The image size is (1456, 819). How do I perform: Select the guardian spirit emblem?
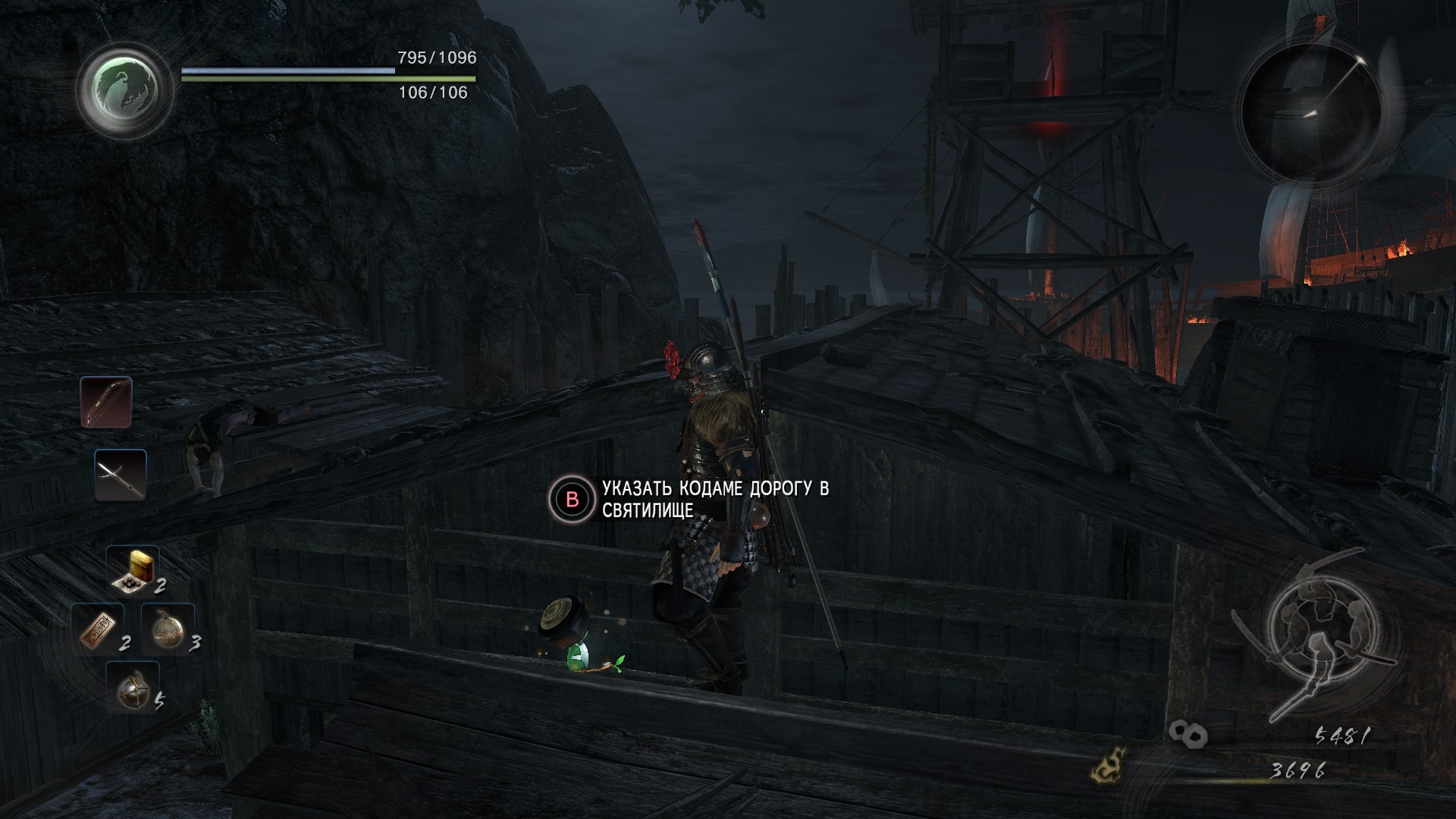126,89
